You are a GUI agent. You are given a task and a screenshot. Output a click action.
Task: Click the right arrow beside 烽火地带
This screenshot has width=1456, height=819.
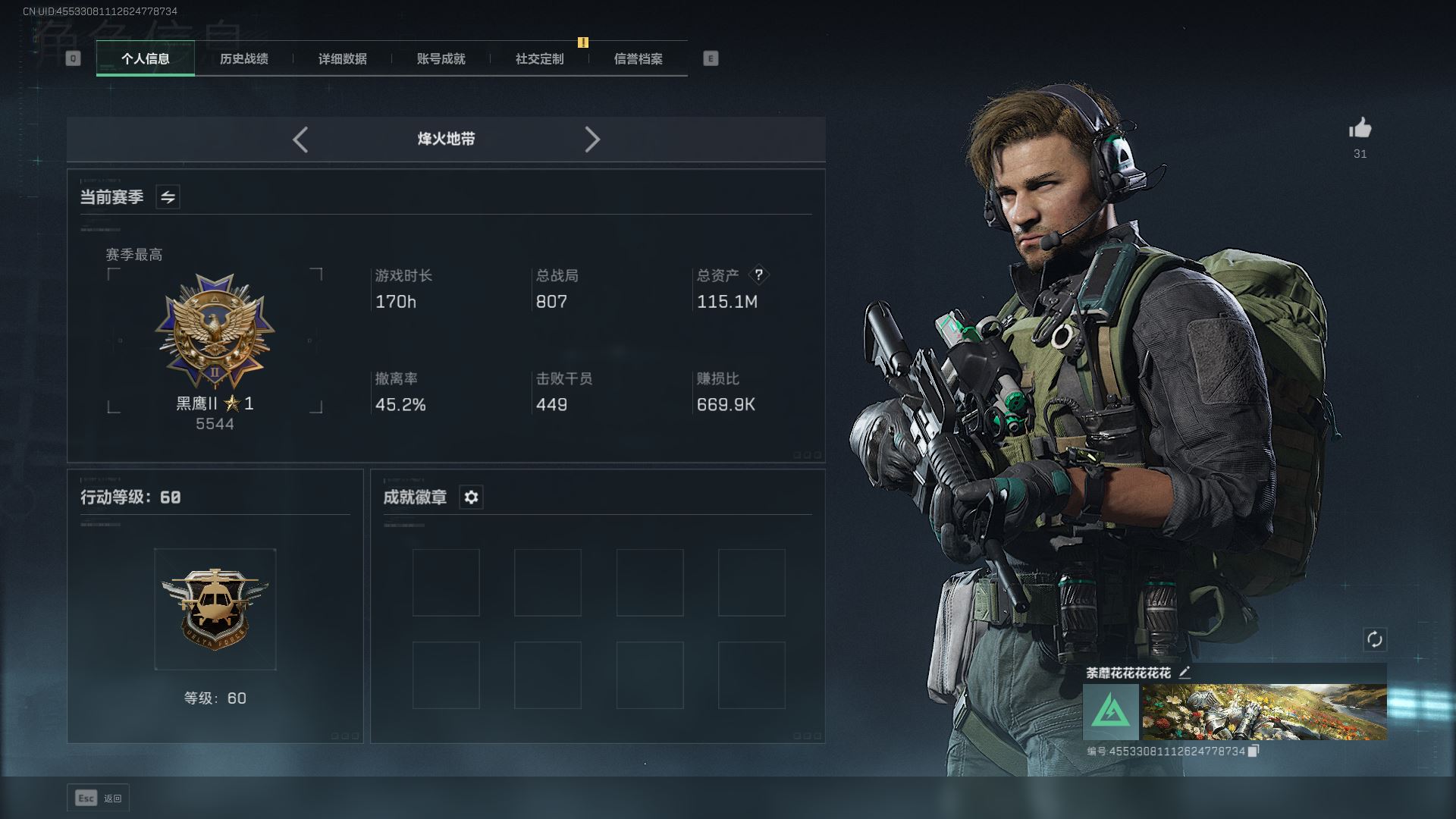(592, 140)
